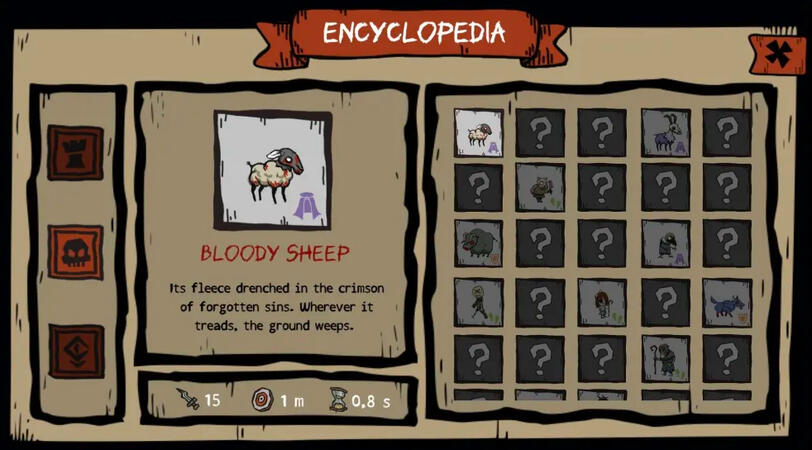Image resolution: width=812 pixels, height=450 pixels.
Task: Select the diamond rune category tab
Action: click(x=75, y=350)
